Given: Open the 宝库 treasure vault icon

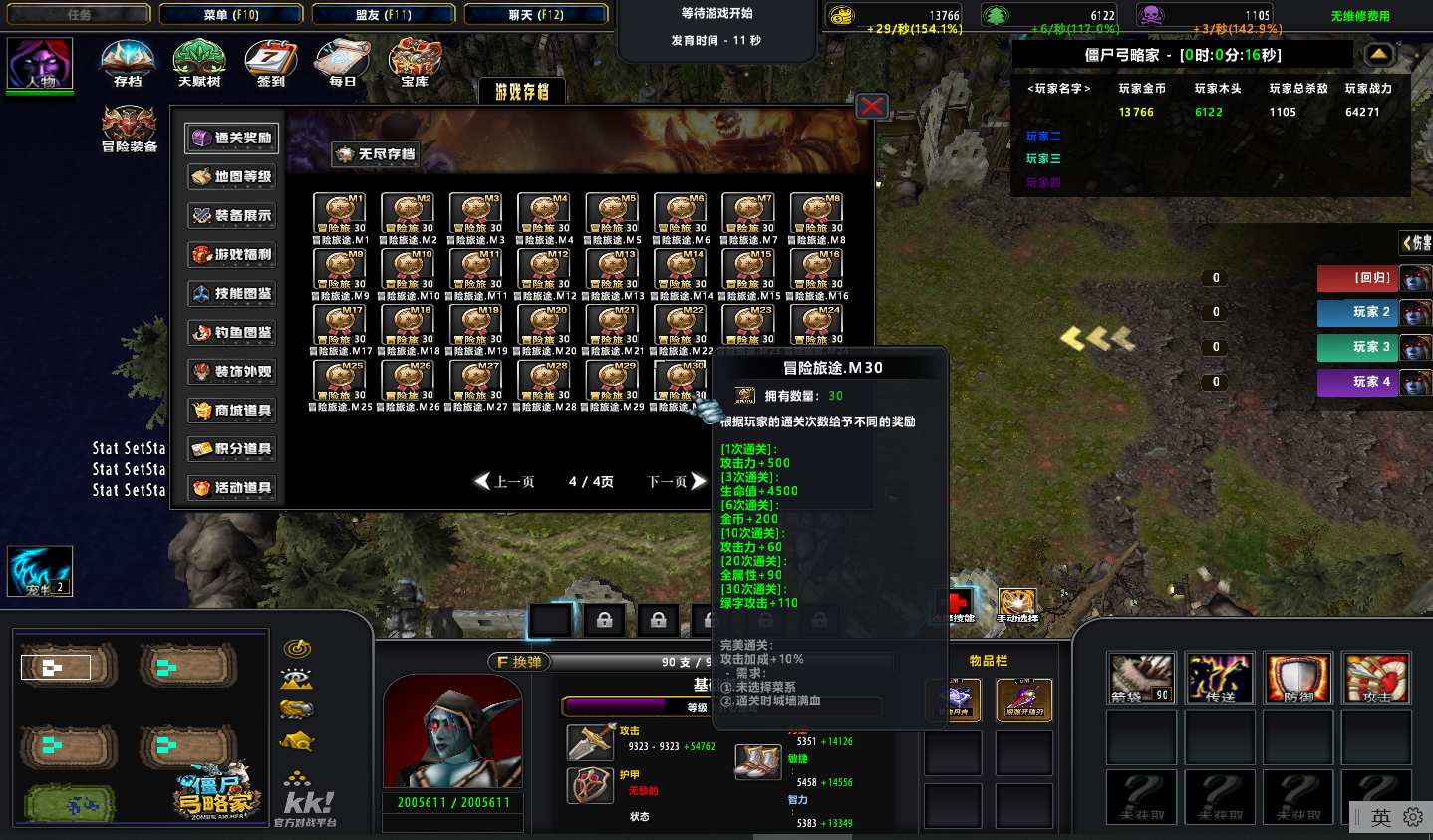Looking at the screenshot, I should tap(415, 61).
